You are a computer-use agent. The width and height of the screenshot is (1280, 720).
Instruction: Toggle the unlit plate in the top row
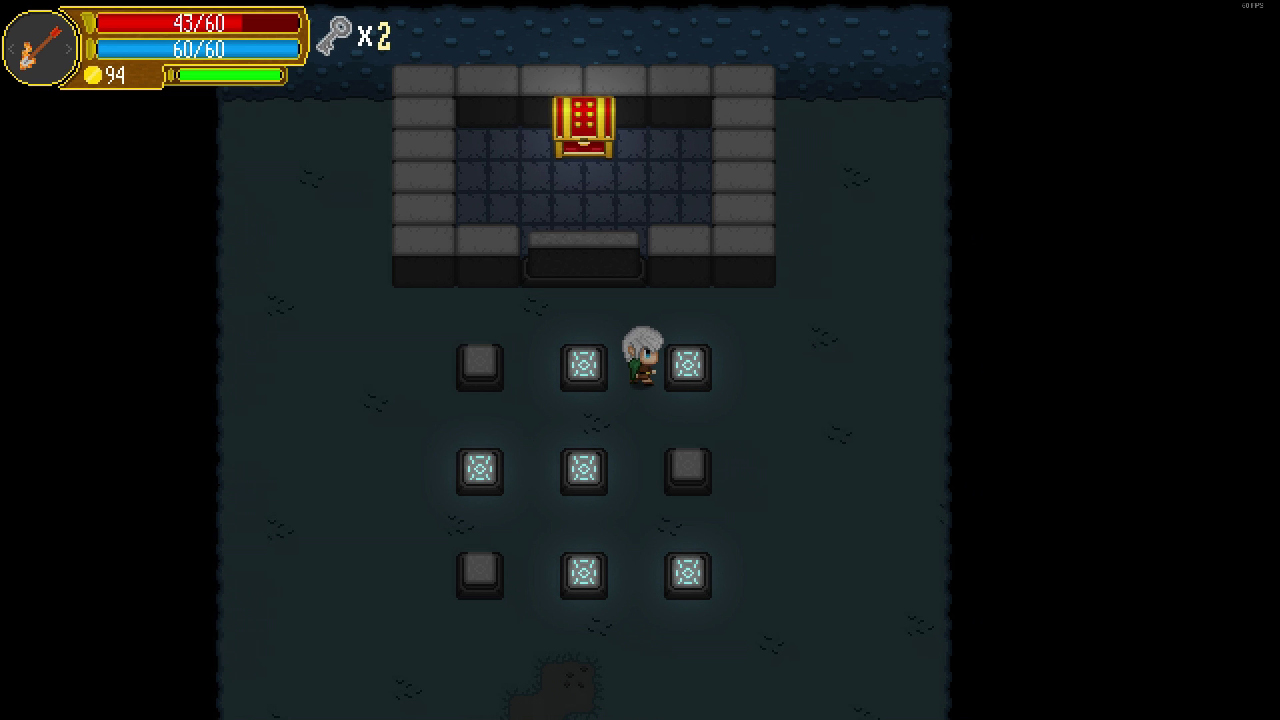tap(480, 366)
